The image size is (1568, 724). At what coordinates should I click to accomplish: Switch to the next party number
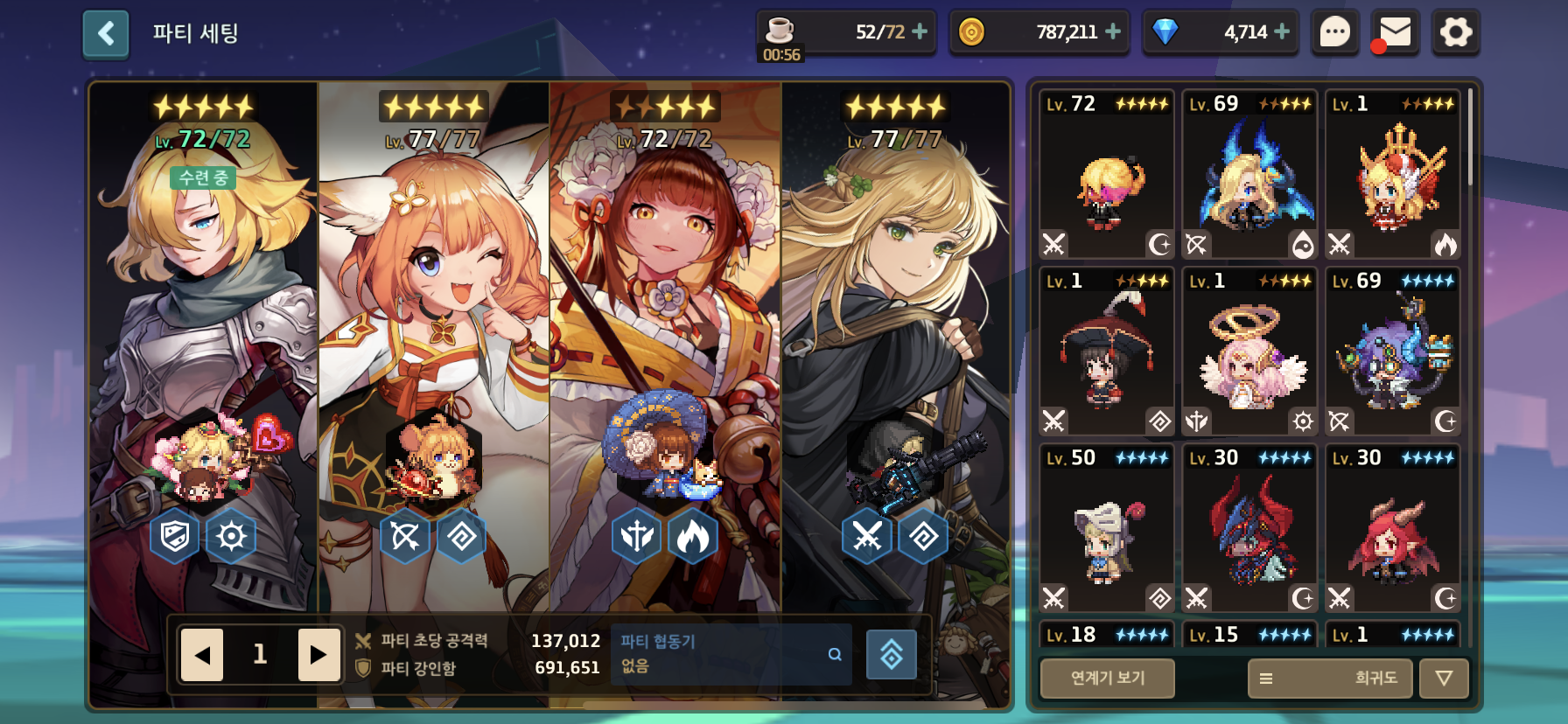click(x=318, y=654)
